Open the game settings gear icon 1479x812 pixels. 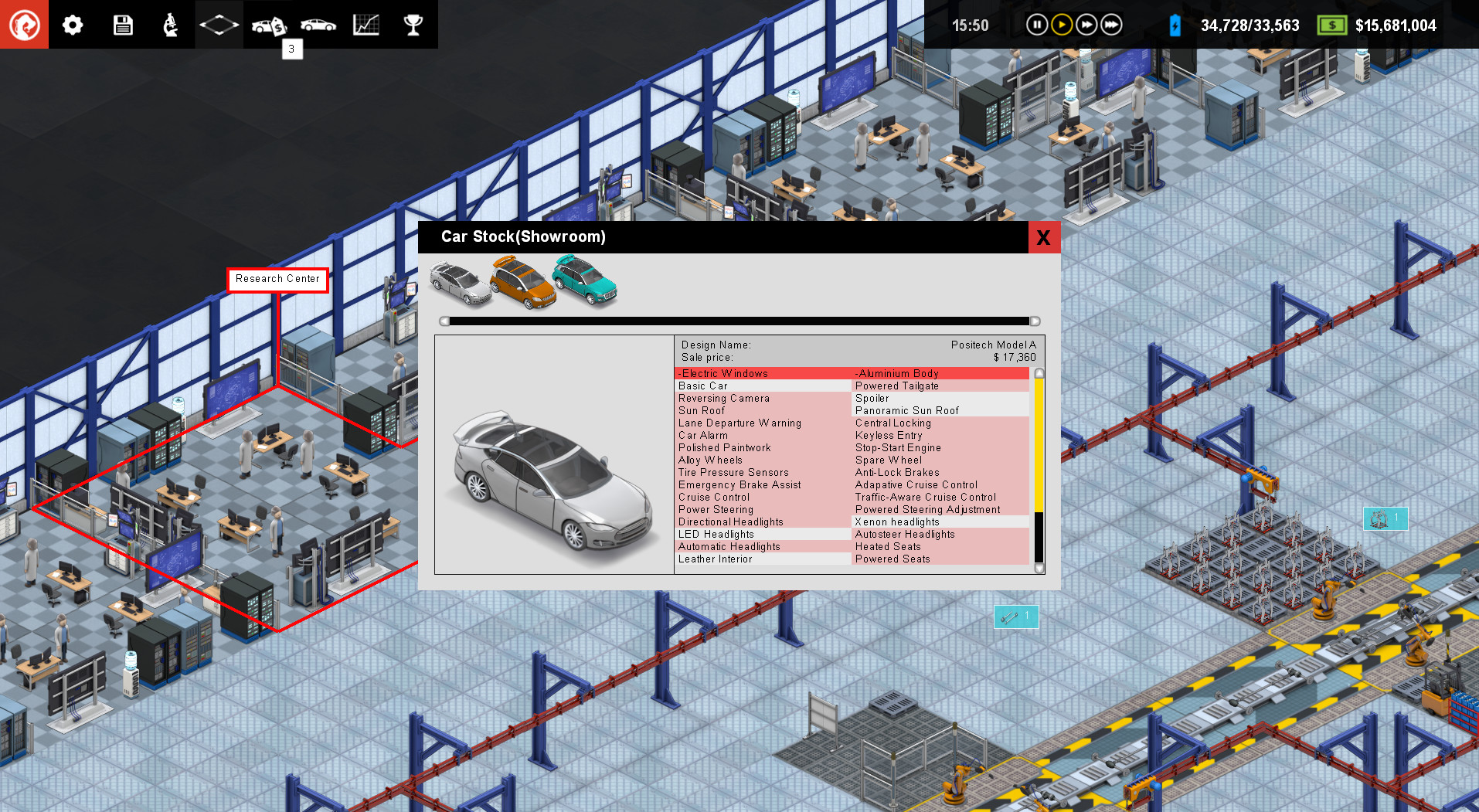coord(72,24)
